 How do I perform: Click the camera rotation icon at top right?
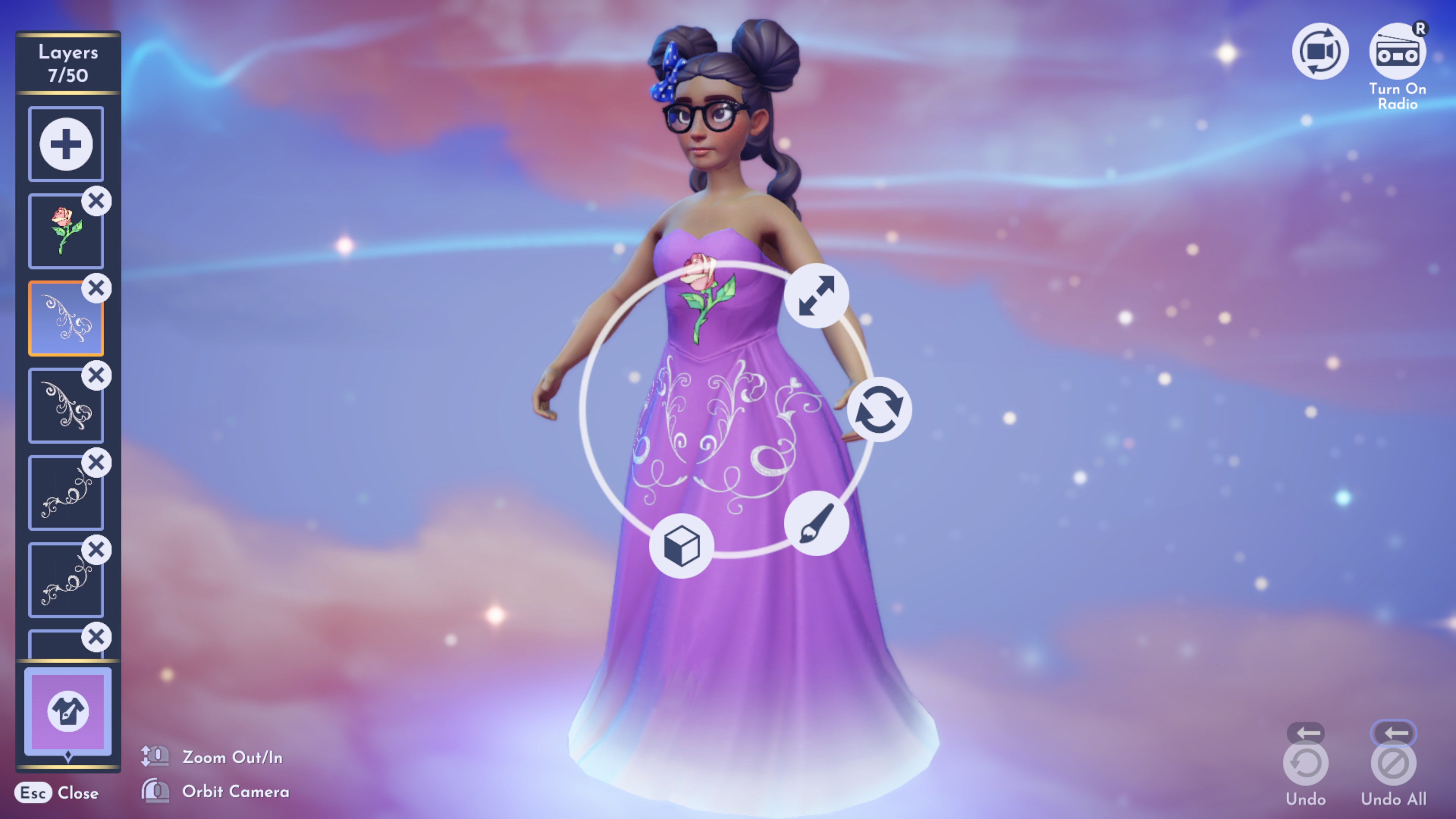pyautogui.click(x=1320, y=51)
